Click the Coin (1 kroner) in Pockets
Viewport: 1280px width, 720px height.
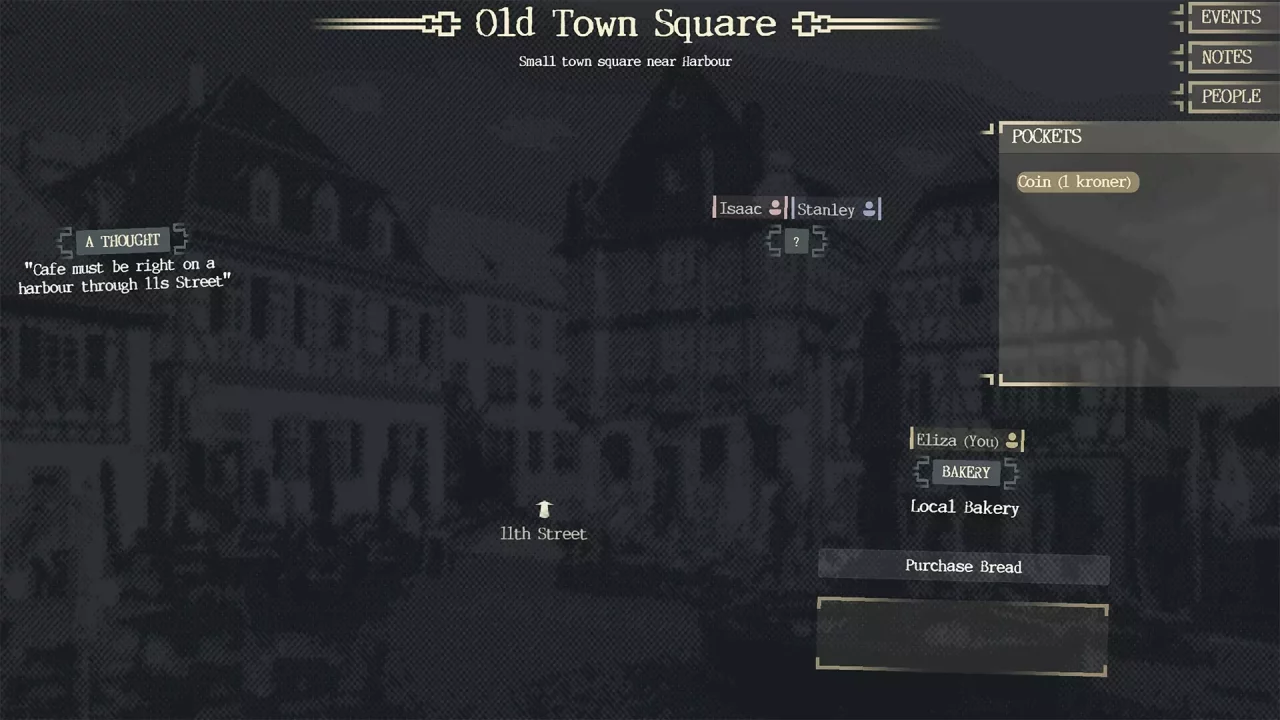click(x=1075, y=181)
